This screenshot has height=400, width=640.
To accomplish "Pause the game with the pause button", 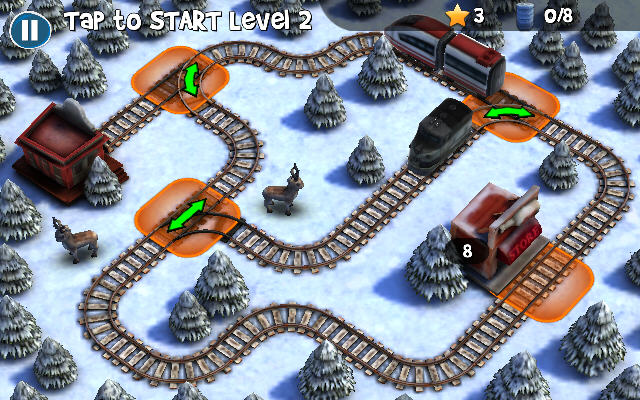I will pos(30,28).
